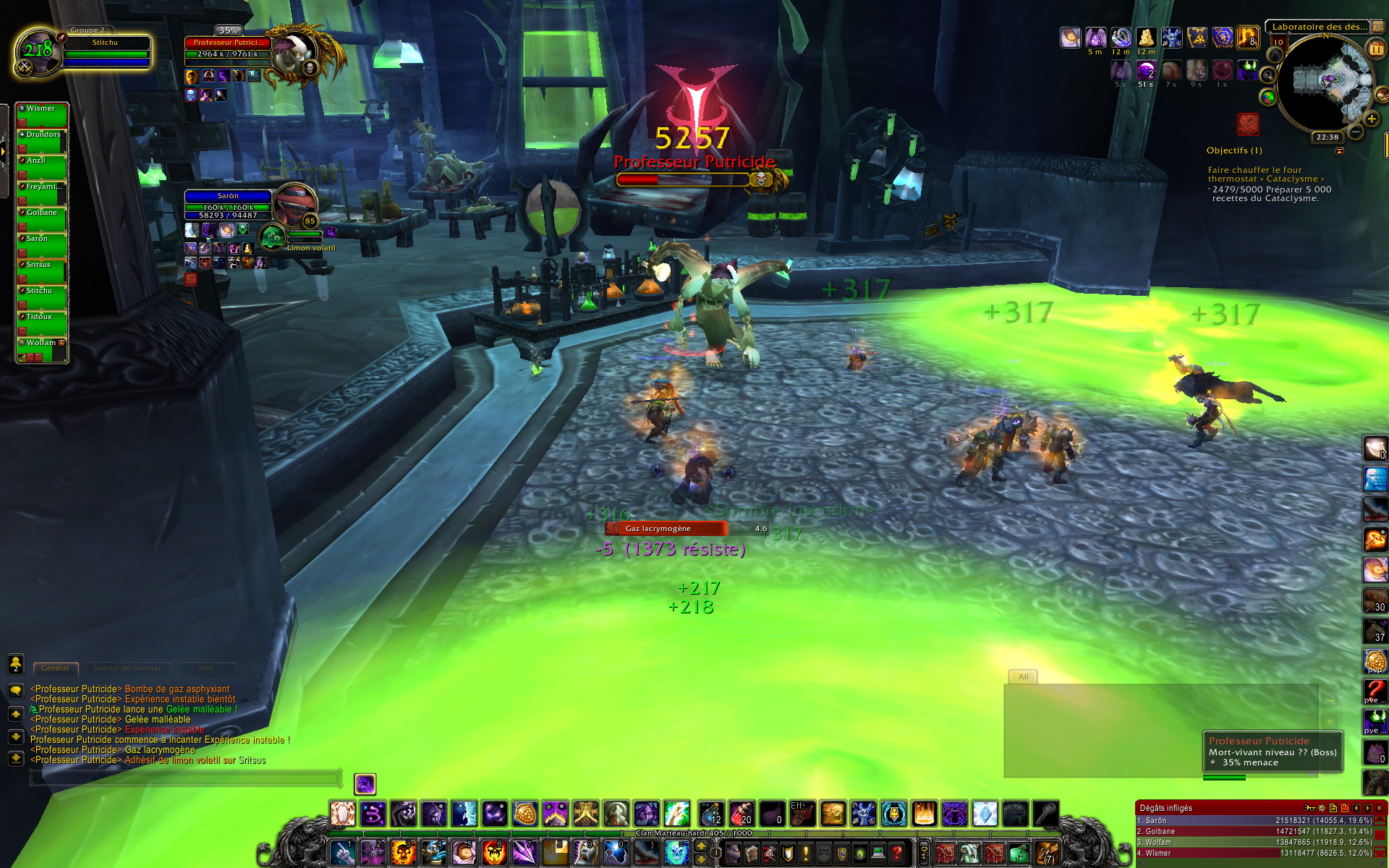
Task: Use the skull ability on slot 3
Action: 403,852
